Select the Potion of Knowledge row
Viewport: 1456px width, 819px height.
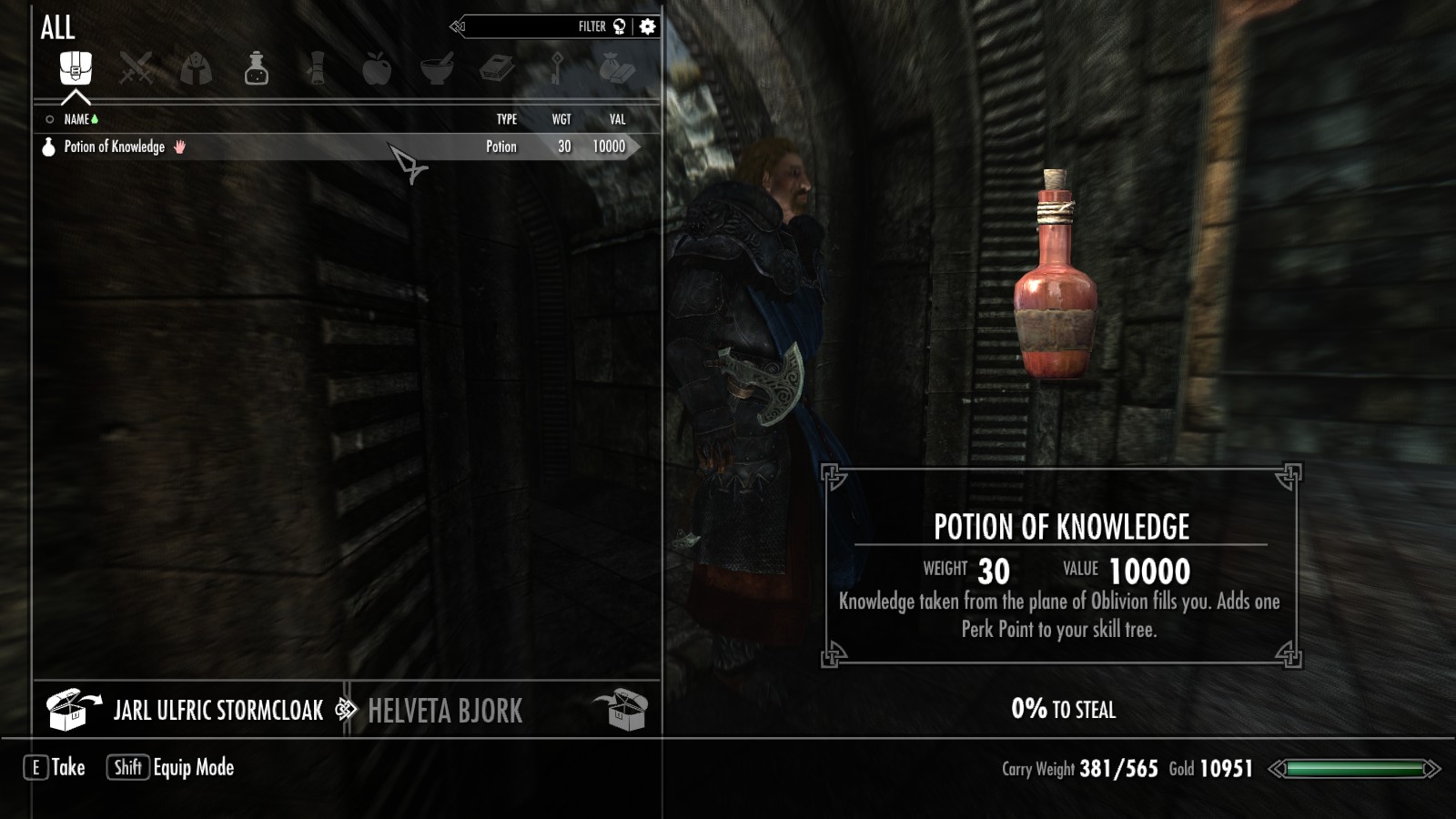[x=337, y=147]
